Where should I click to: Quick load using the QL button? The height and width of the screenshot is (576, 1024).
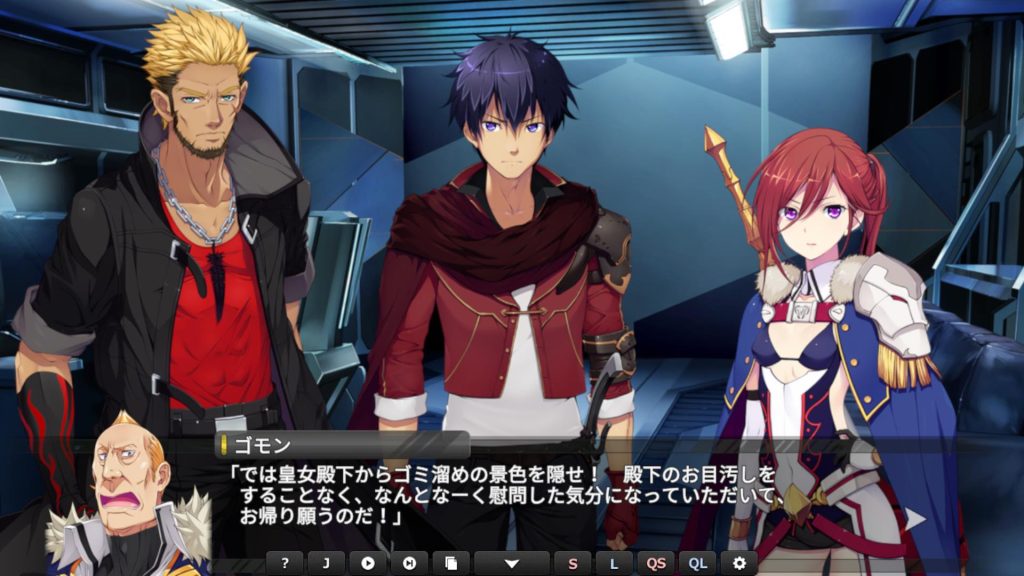pos(698,563)
